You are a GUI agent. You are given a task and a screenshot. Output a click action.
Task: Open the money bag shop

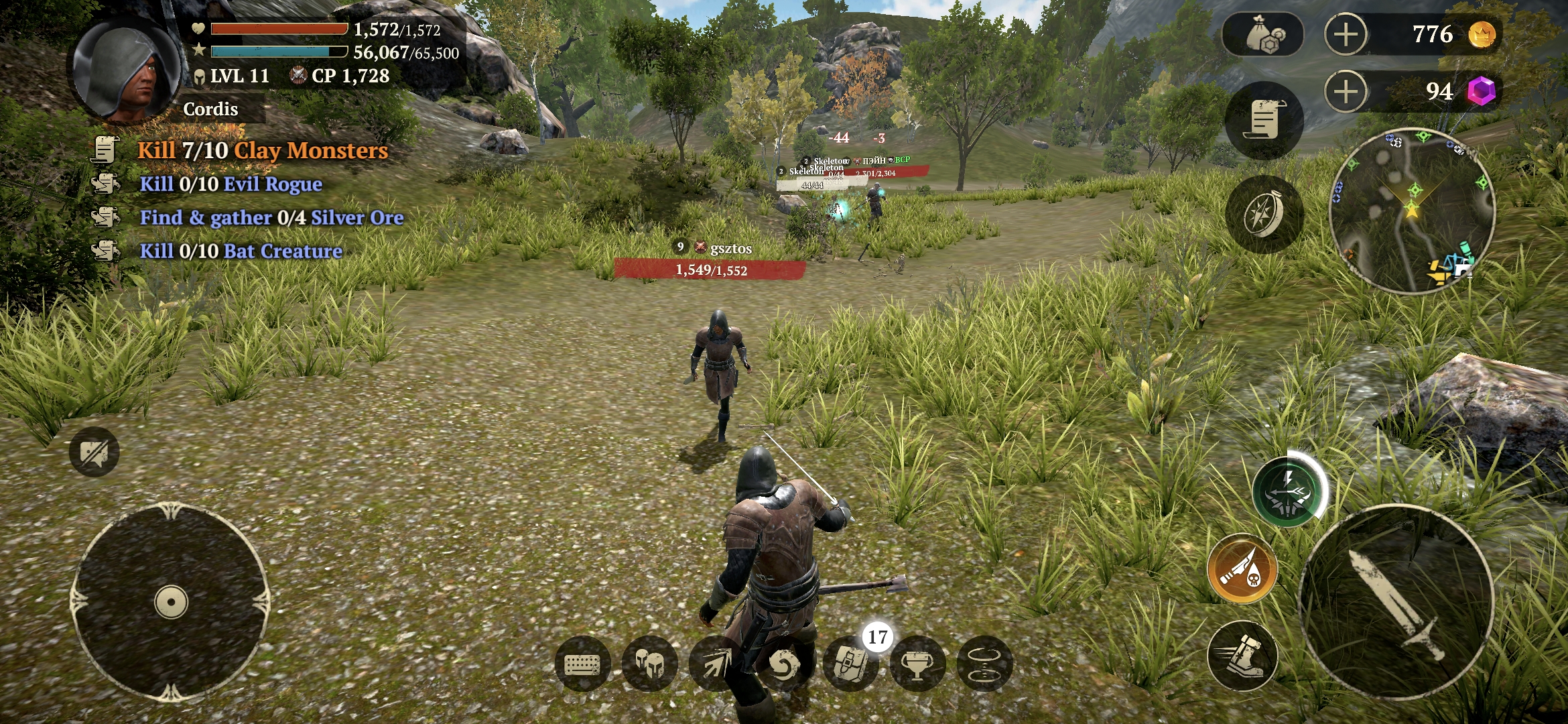[1263, 35]
